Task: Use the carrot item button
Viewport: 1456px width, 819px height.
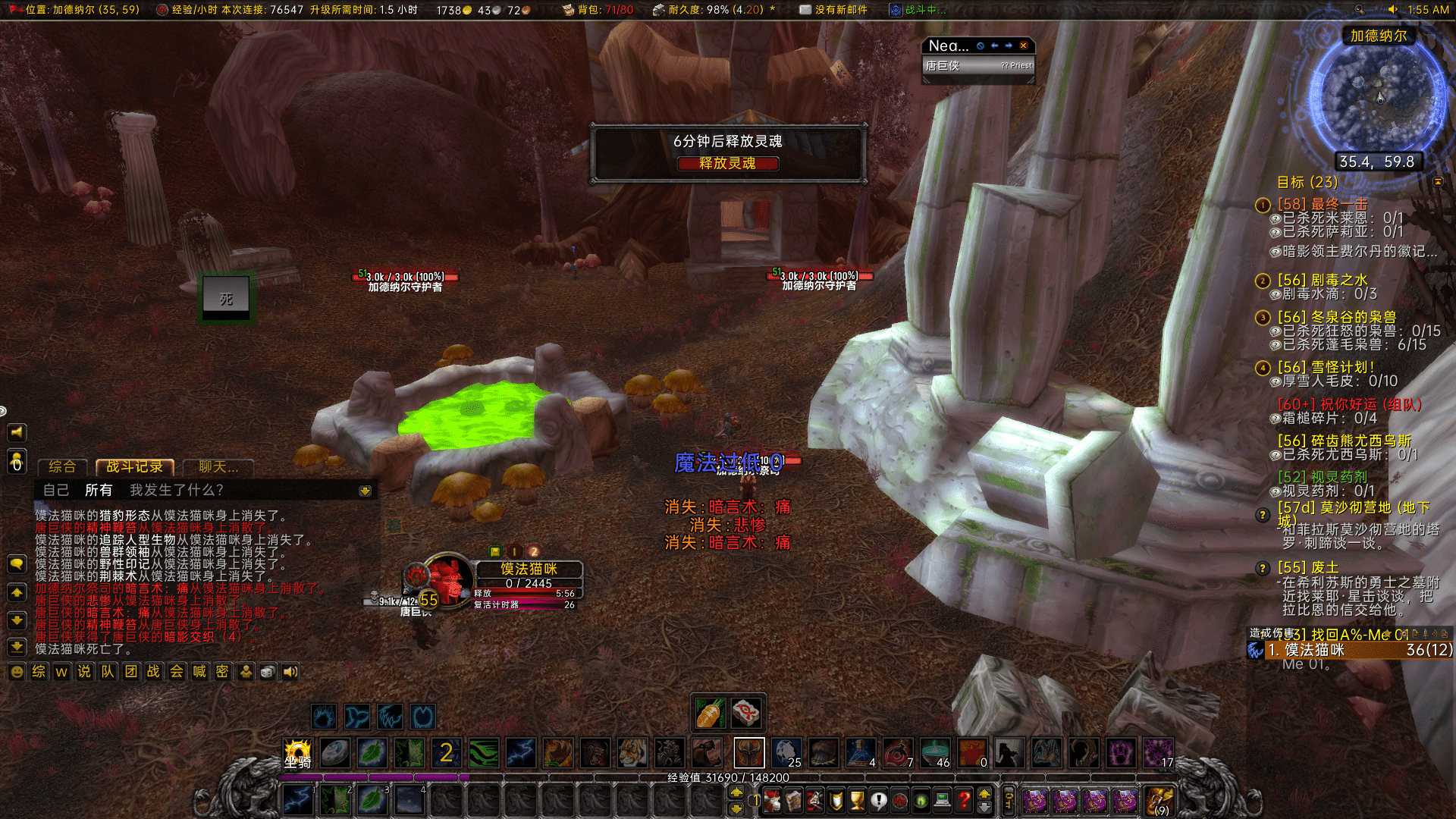Action: (x=711, y=713)
